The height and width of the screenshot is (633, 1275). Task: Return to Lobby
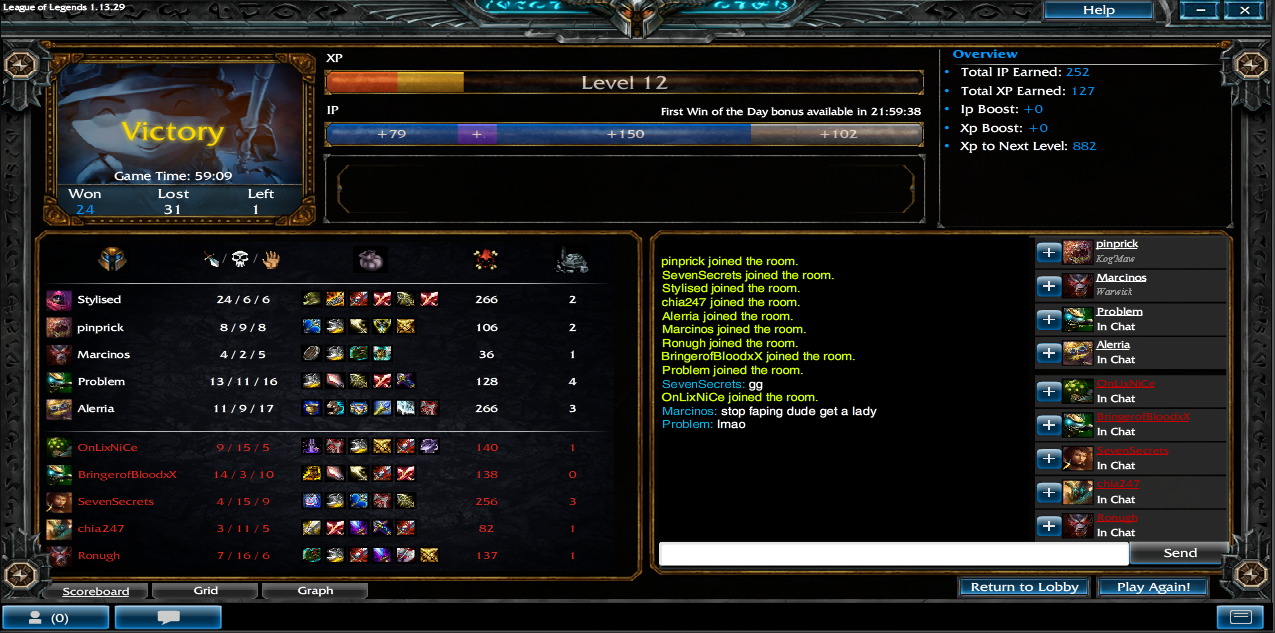(x=1024, y=587)
